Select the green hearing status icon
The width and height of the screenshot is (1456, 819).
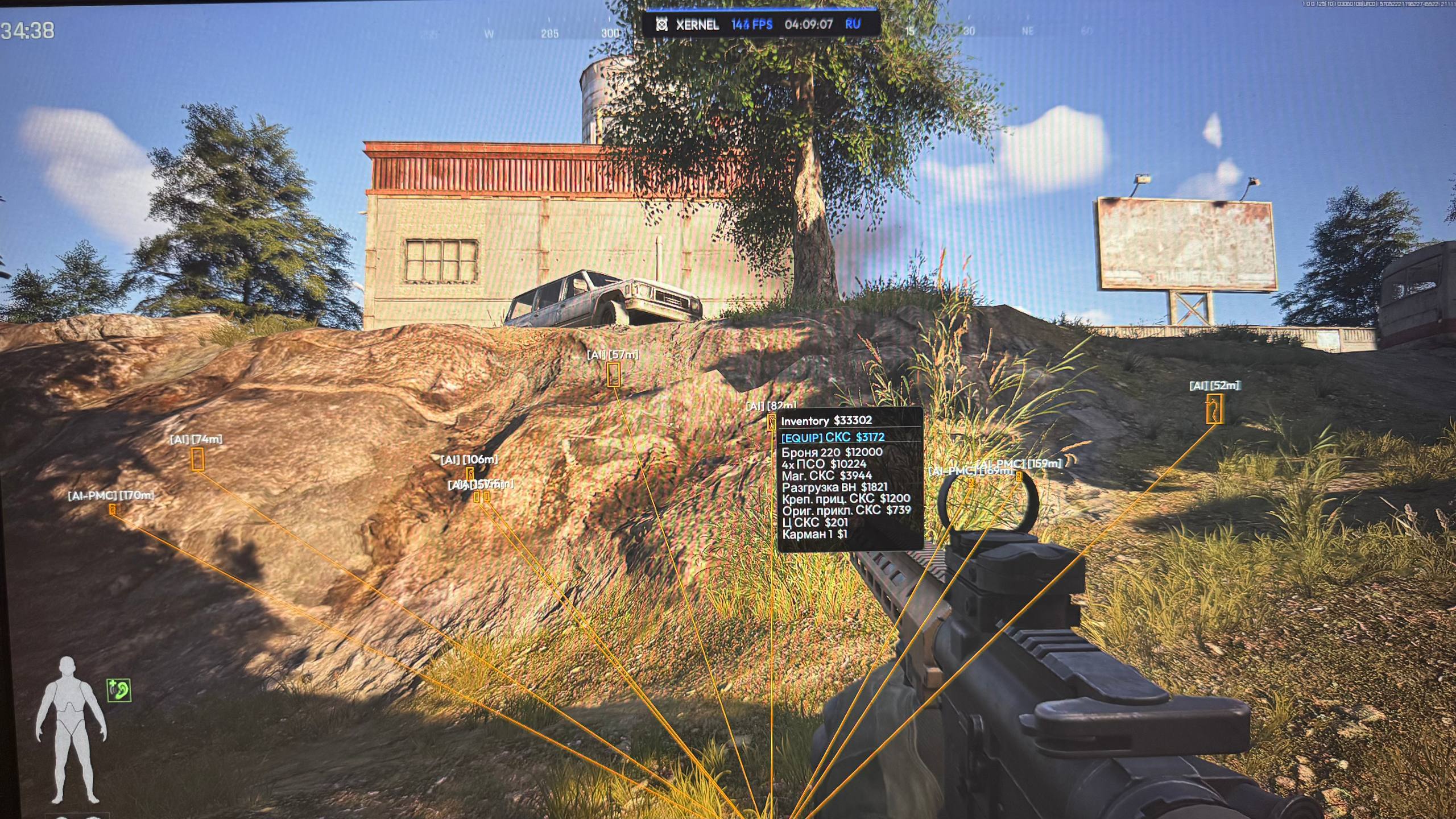tap(119, 690)
